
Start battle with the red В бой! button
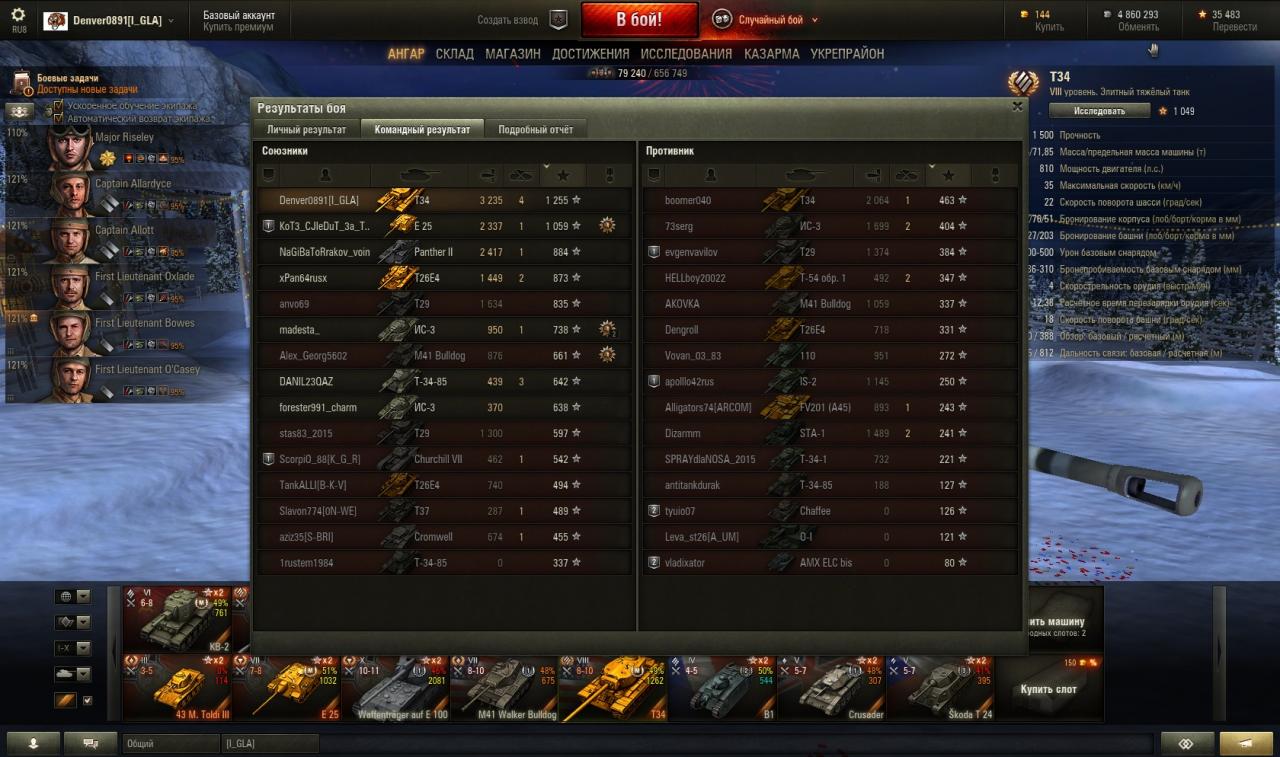[639, 20]
